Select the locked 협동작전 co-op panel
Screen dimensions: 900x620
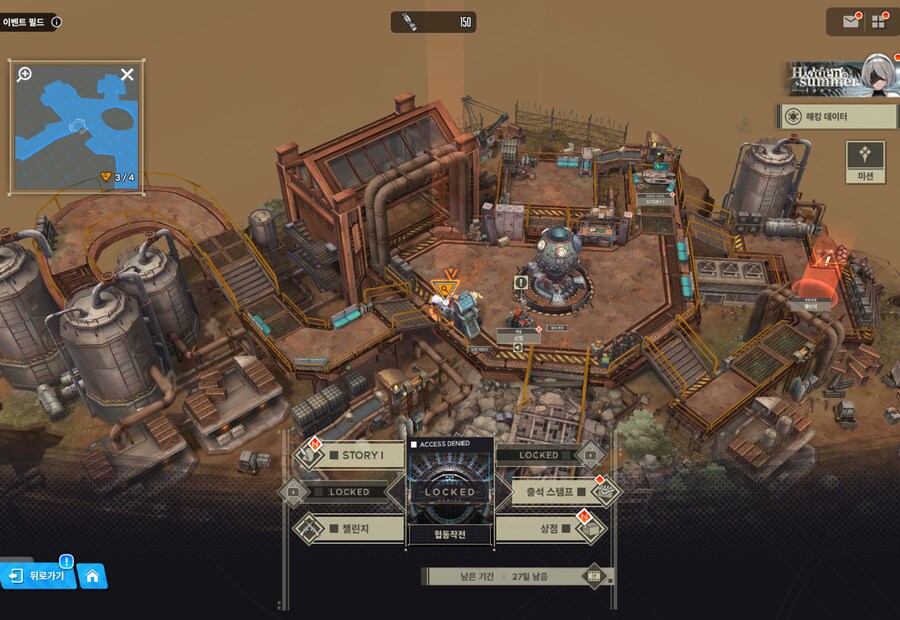[450, 492]
